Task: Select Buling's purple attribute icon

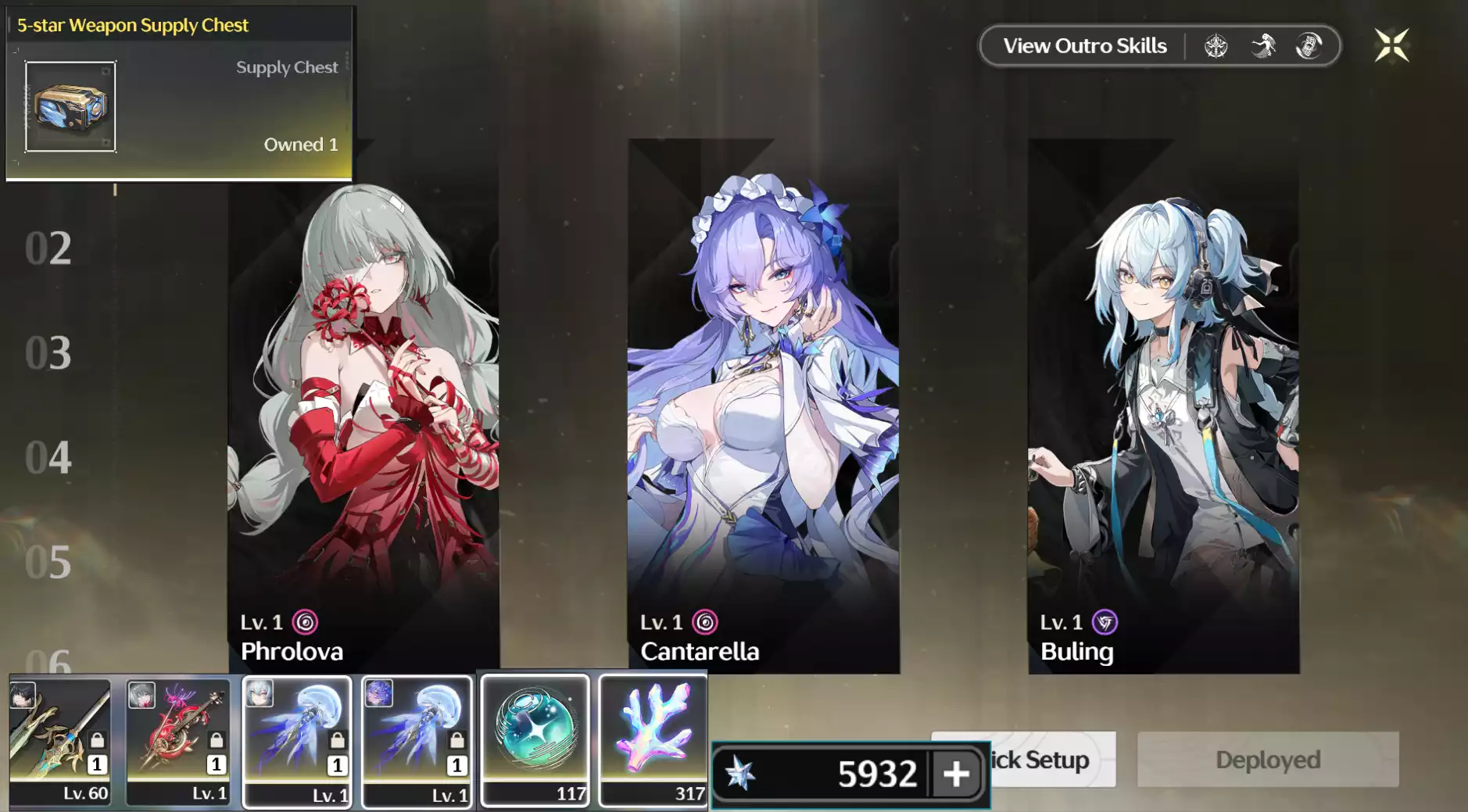Action: pyautogui.click(x=1105, y=622)
